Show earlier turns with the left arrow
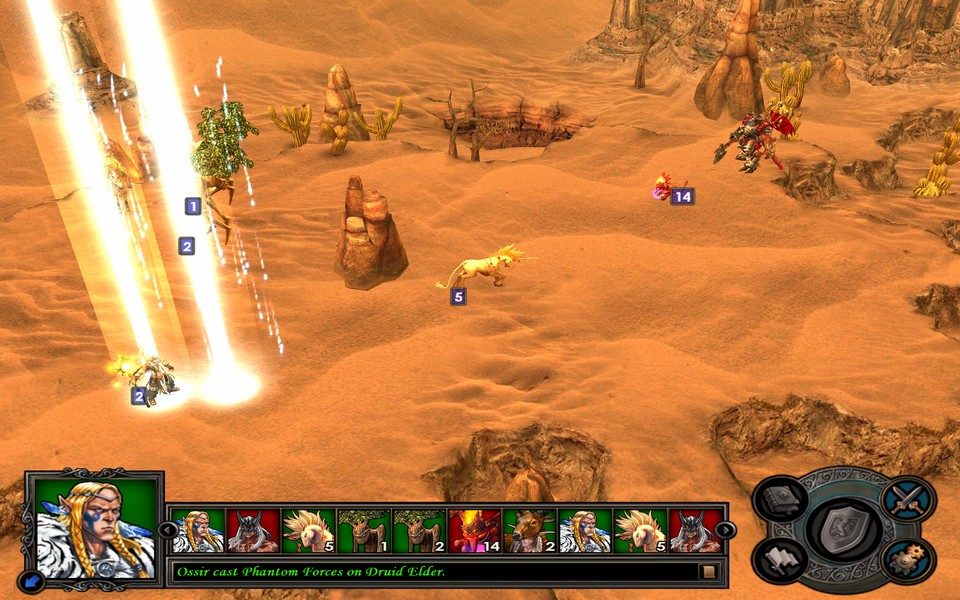The image size is (960, 600). (166, 530)
